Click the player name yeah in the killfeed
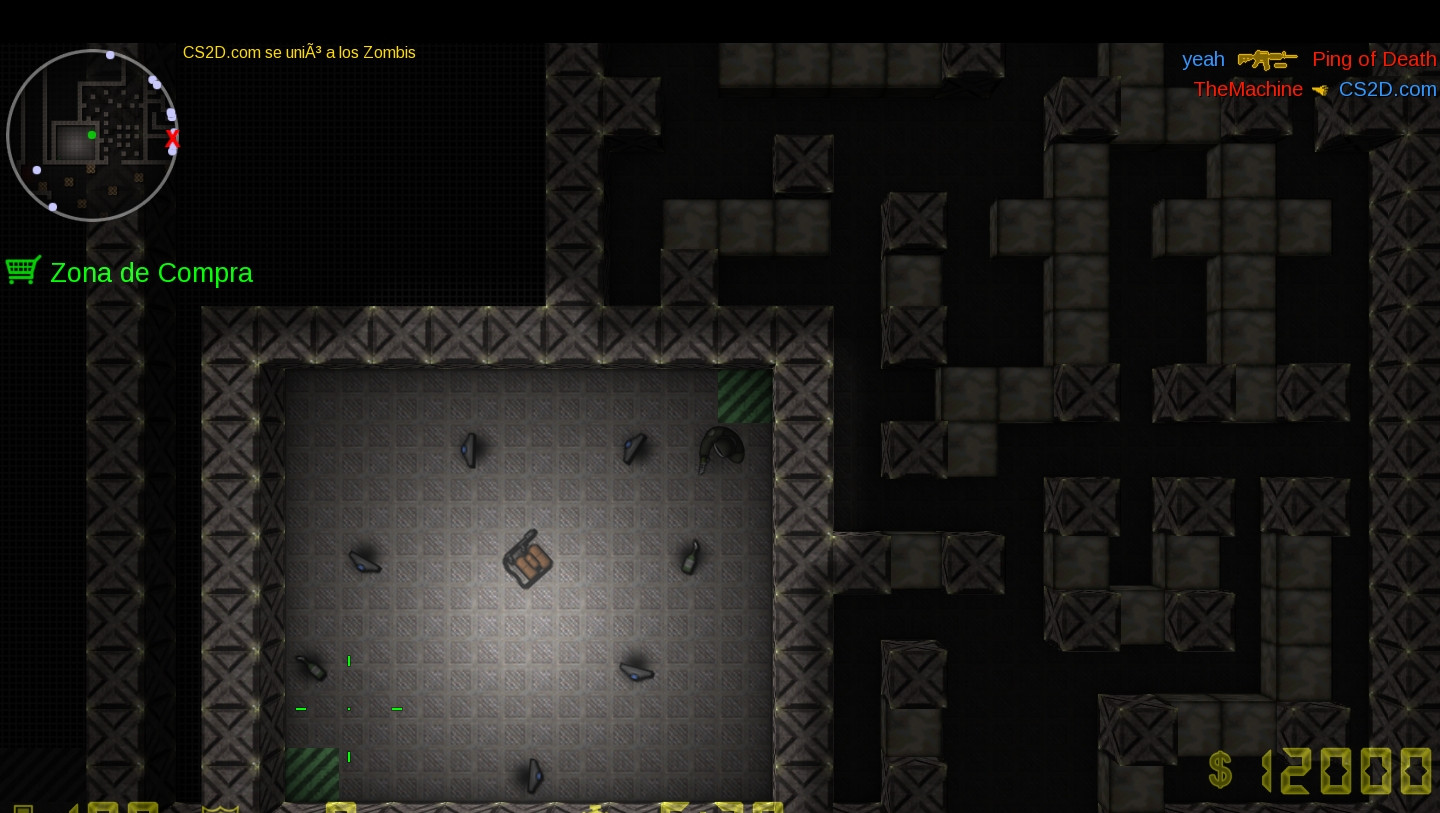The width and height of the screenshot is (1440, 813). (1203, 59)
